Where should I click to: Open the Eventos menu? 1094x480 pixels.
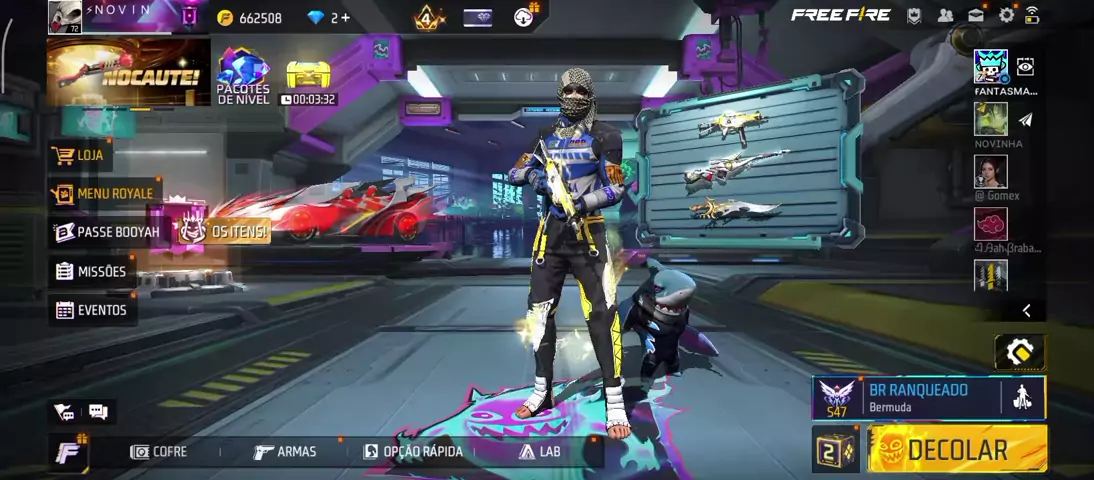pos(92,310)
